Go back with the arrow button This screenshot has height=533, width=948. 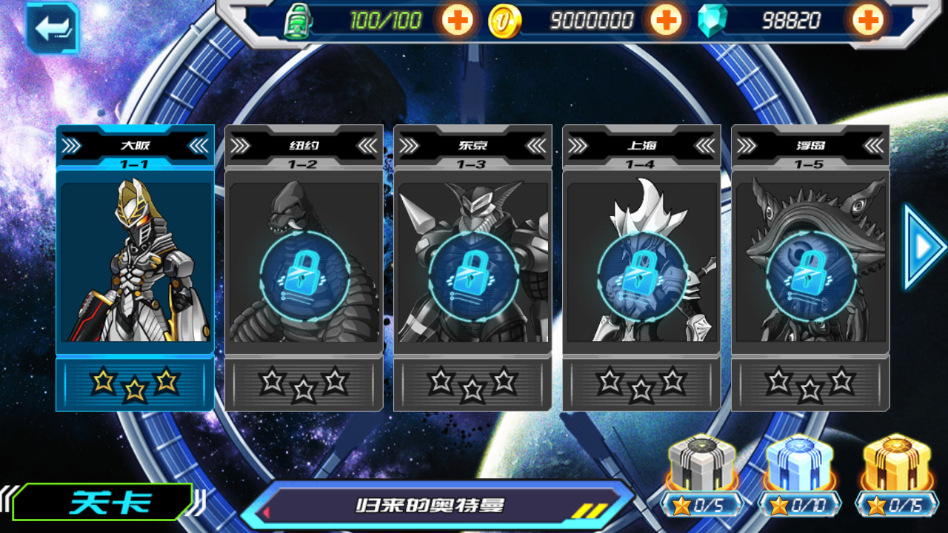tap(51, 28)
